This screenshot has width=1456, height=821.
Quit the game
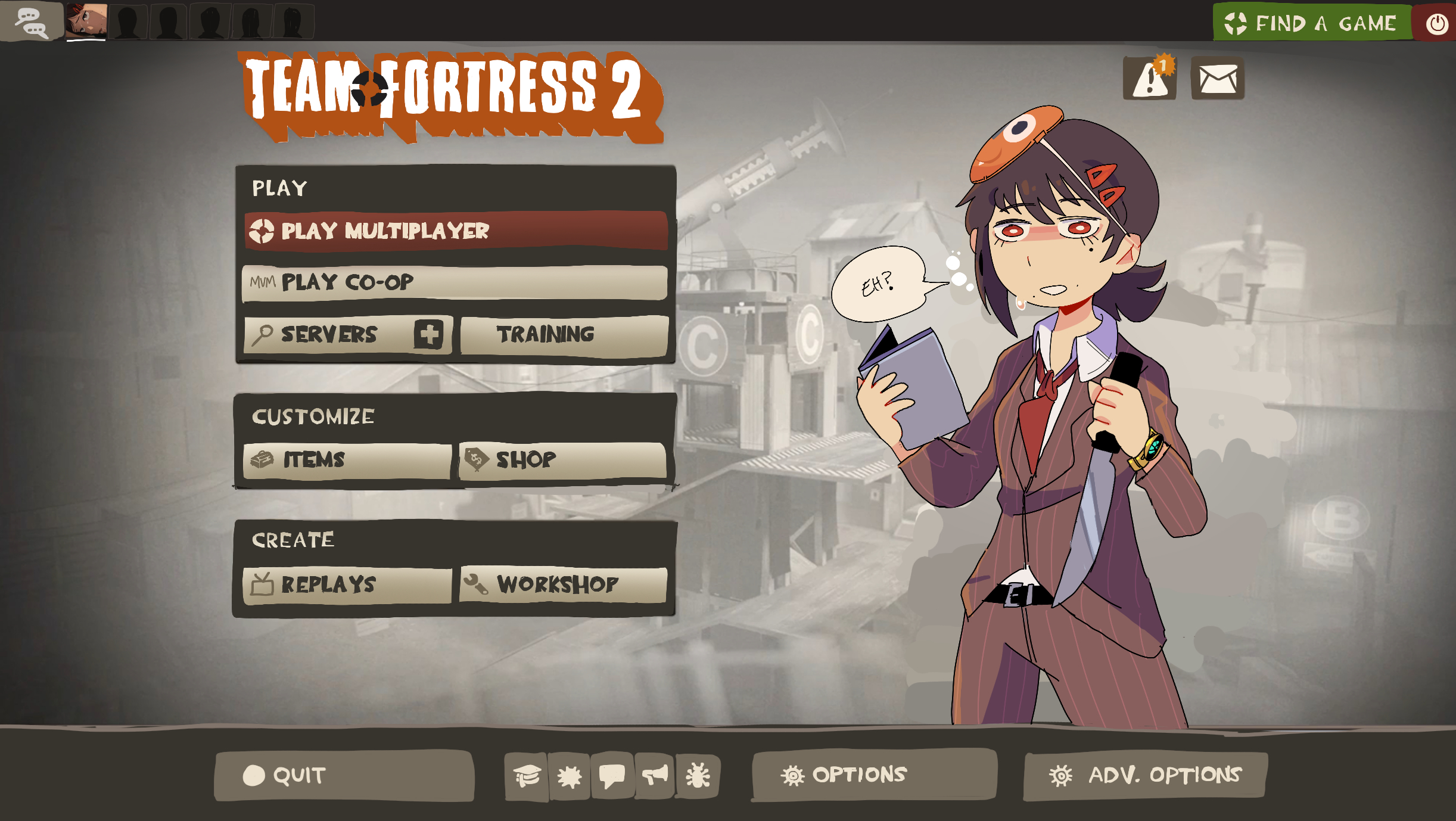(344, 775)
